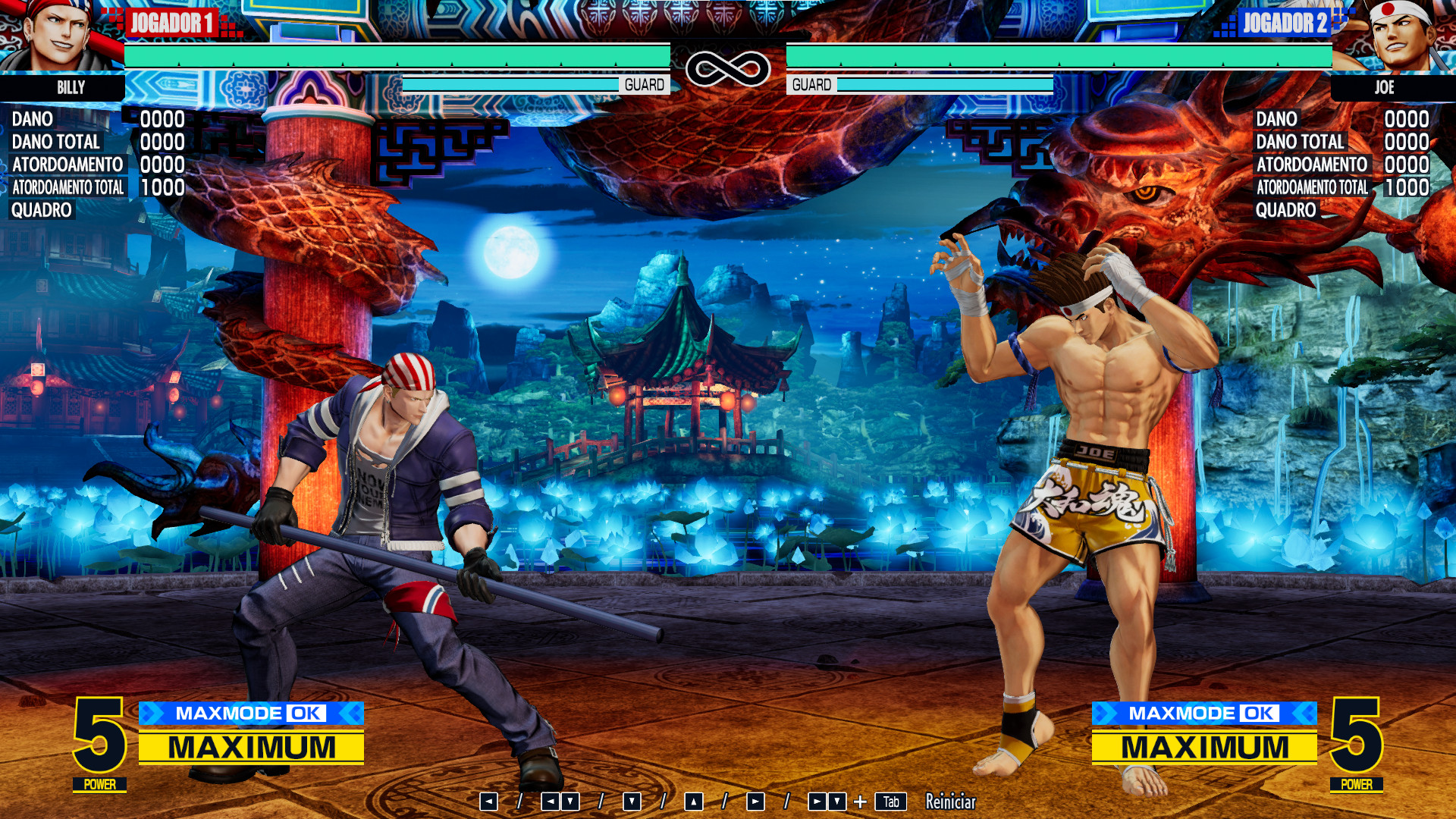
Task: Click the up arrow input icon
Action: [x=693, y=800]
